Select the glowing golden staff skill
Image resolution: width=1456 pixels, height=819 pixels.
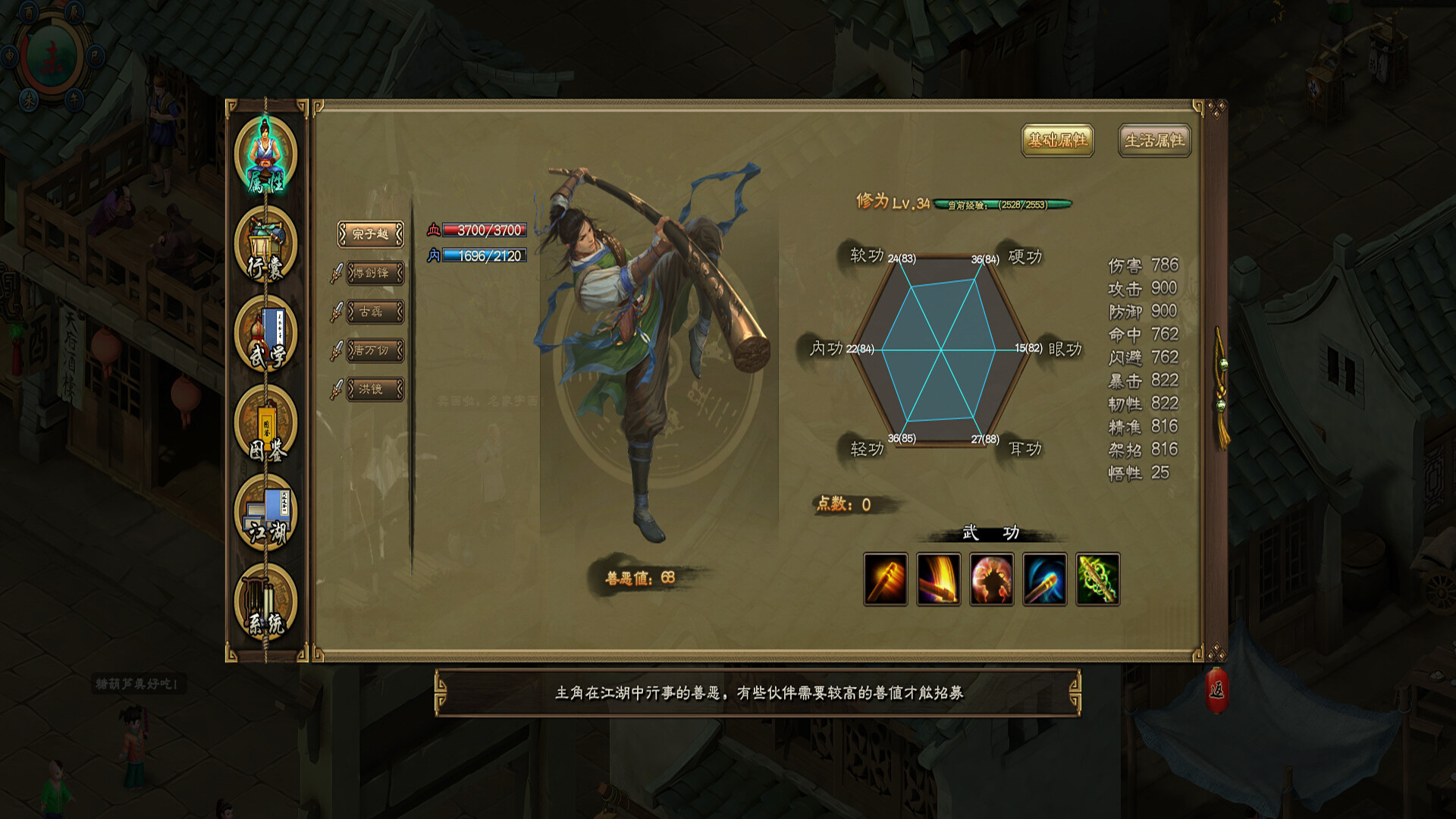point(886,579)
